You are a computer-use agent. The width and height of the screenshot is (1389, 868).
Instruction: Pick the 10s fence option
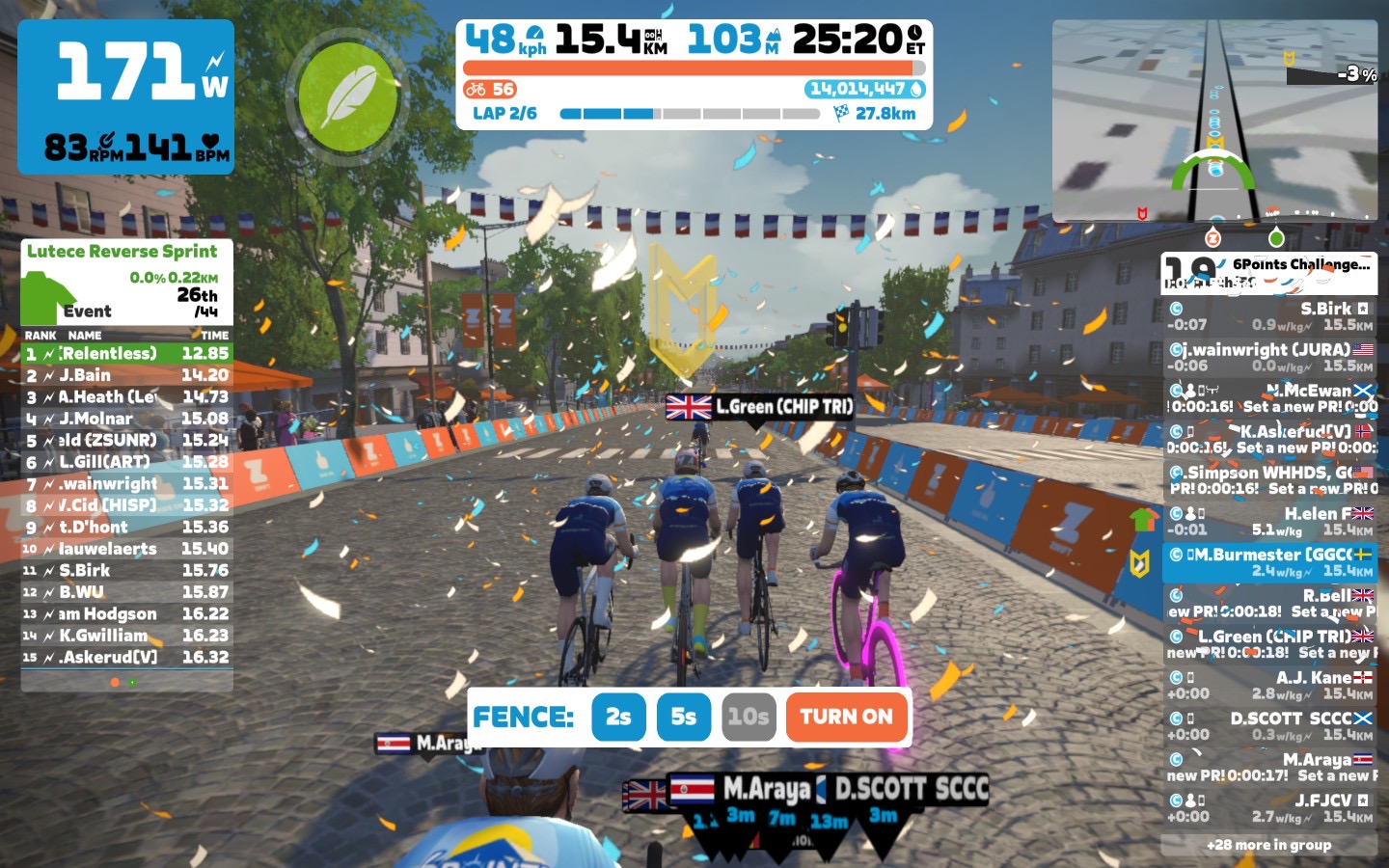(749, 717)
